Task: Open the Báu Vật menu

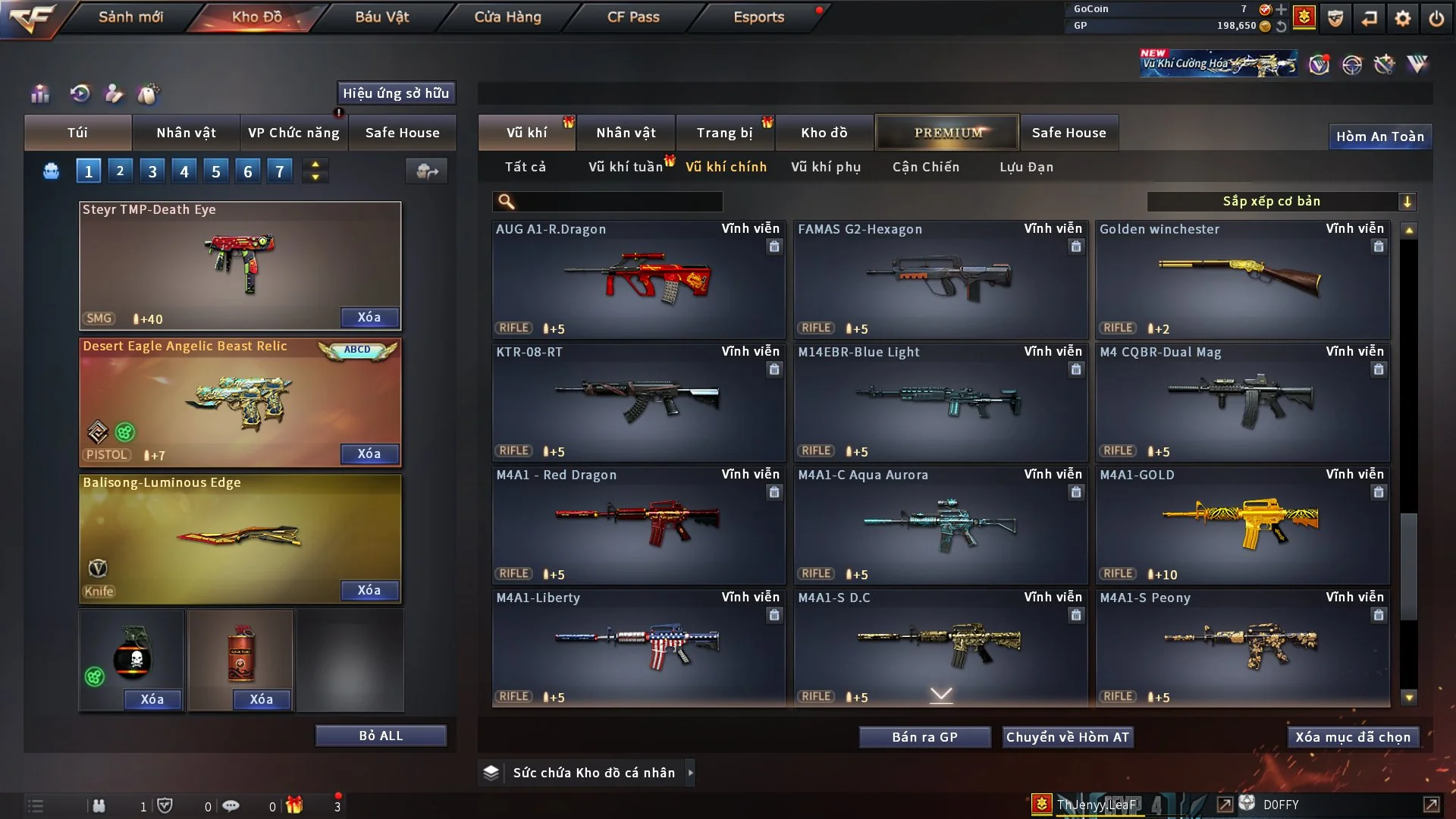Action: (x=381, y=17)
